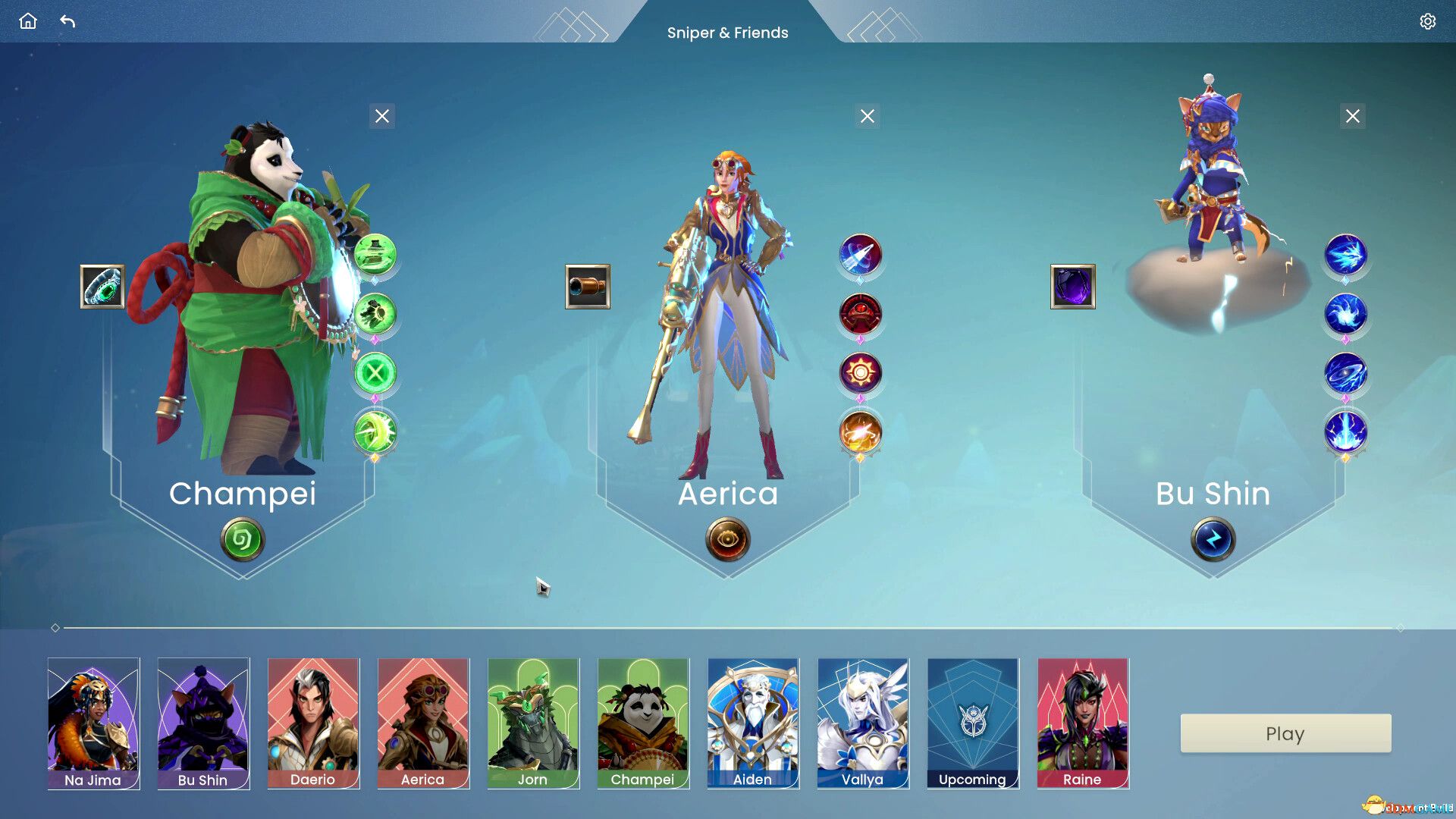Click Aerica's scope item slot

point(588,288)
